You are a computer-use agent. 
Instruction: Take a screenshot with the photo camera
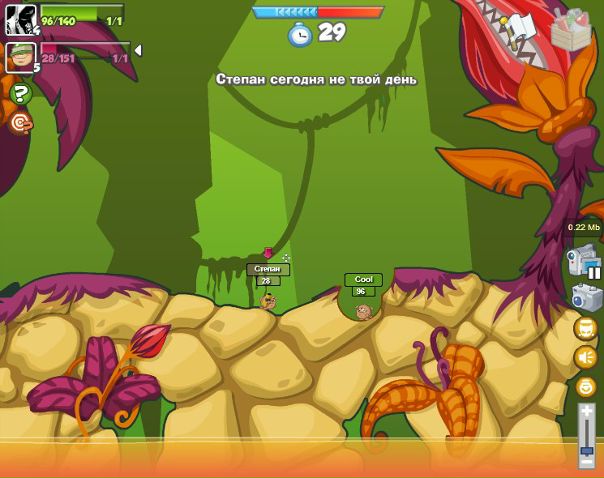point(585,297)
